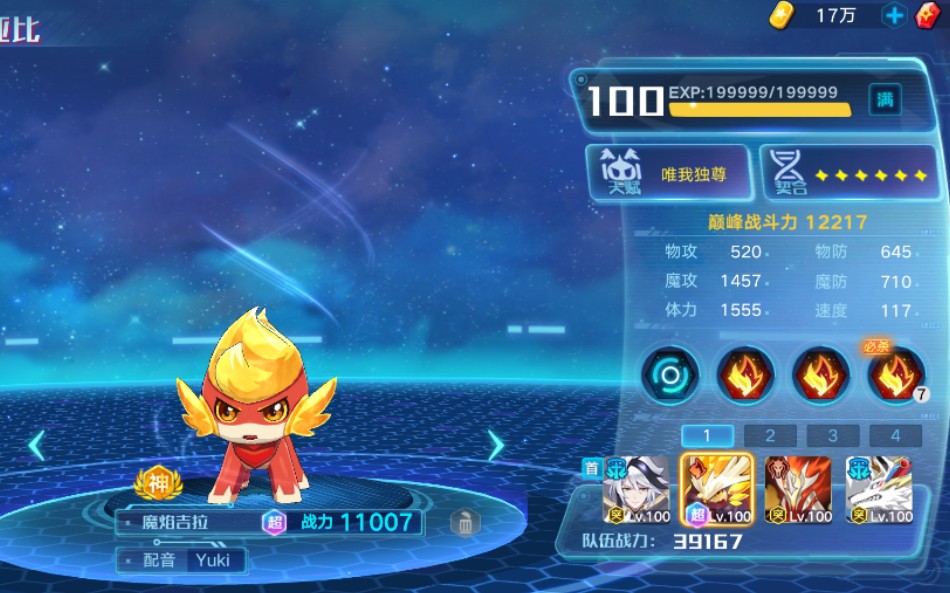Screen dimensions: 950x593
Task: Open the 契合 star rating panel
Action: click(x=850, y=174)
